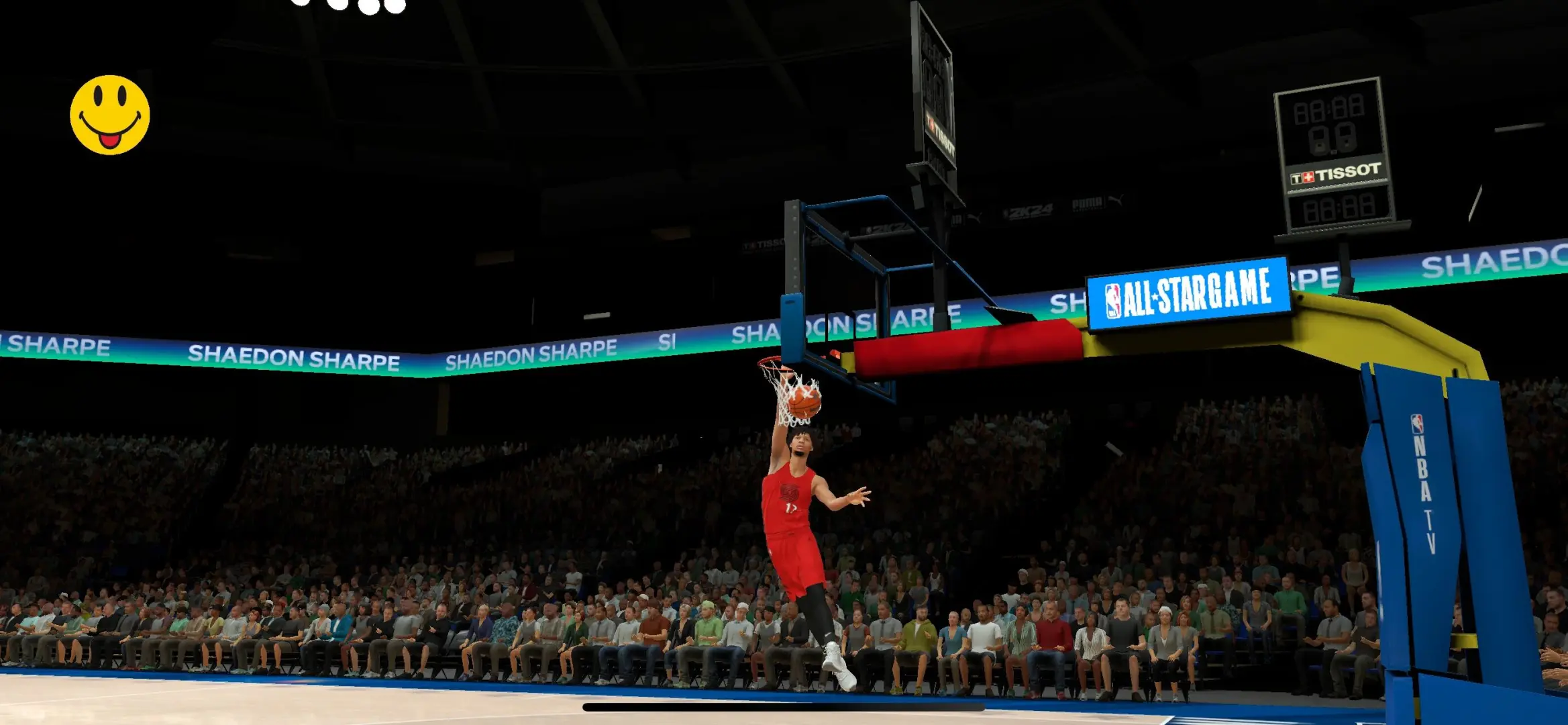Tap the yellow smiley face icon
This screenshot has height=725, width=1568.
[x=110, y=114]
